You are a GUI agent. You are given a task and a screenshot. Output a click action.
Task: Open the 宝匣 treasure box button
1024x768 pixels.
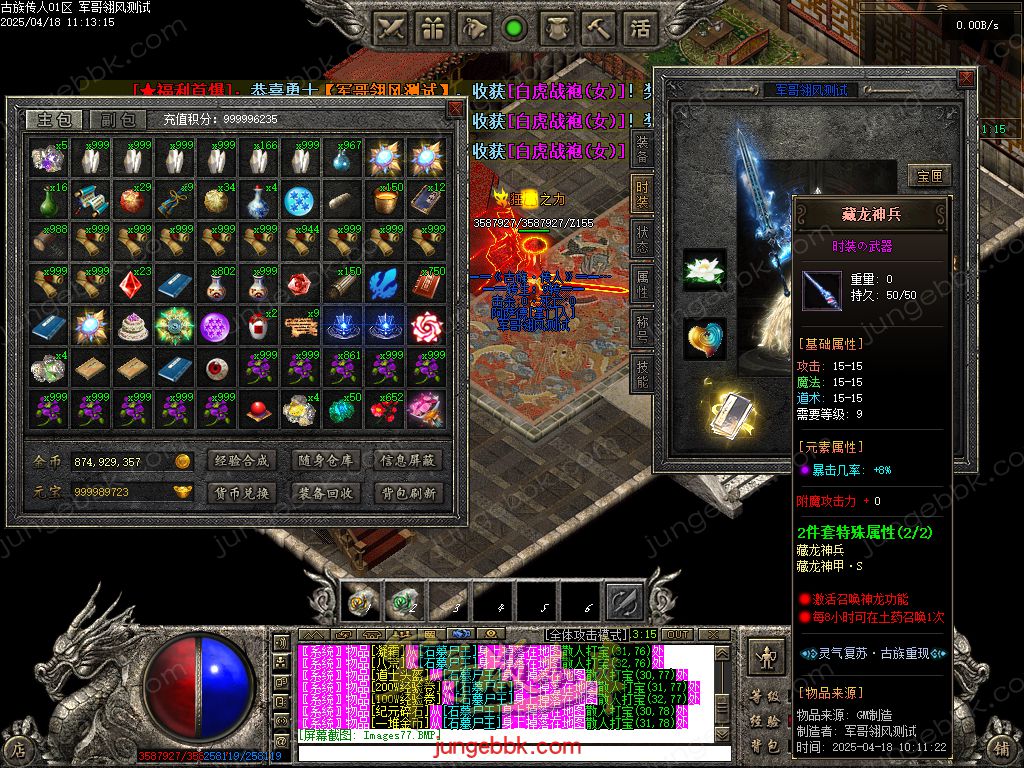pyautogui.click(x=930, y=176)
